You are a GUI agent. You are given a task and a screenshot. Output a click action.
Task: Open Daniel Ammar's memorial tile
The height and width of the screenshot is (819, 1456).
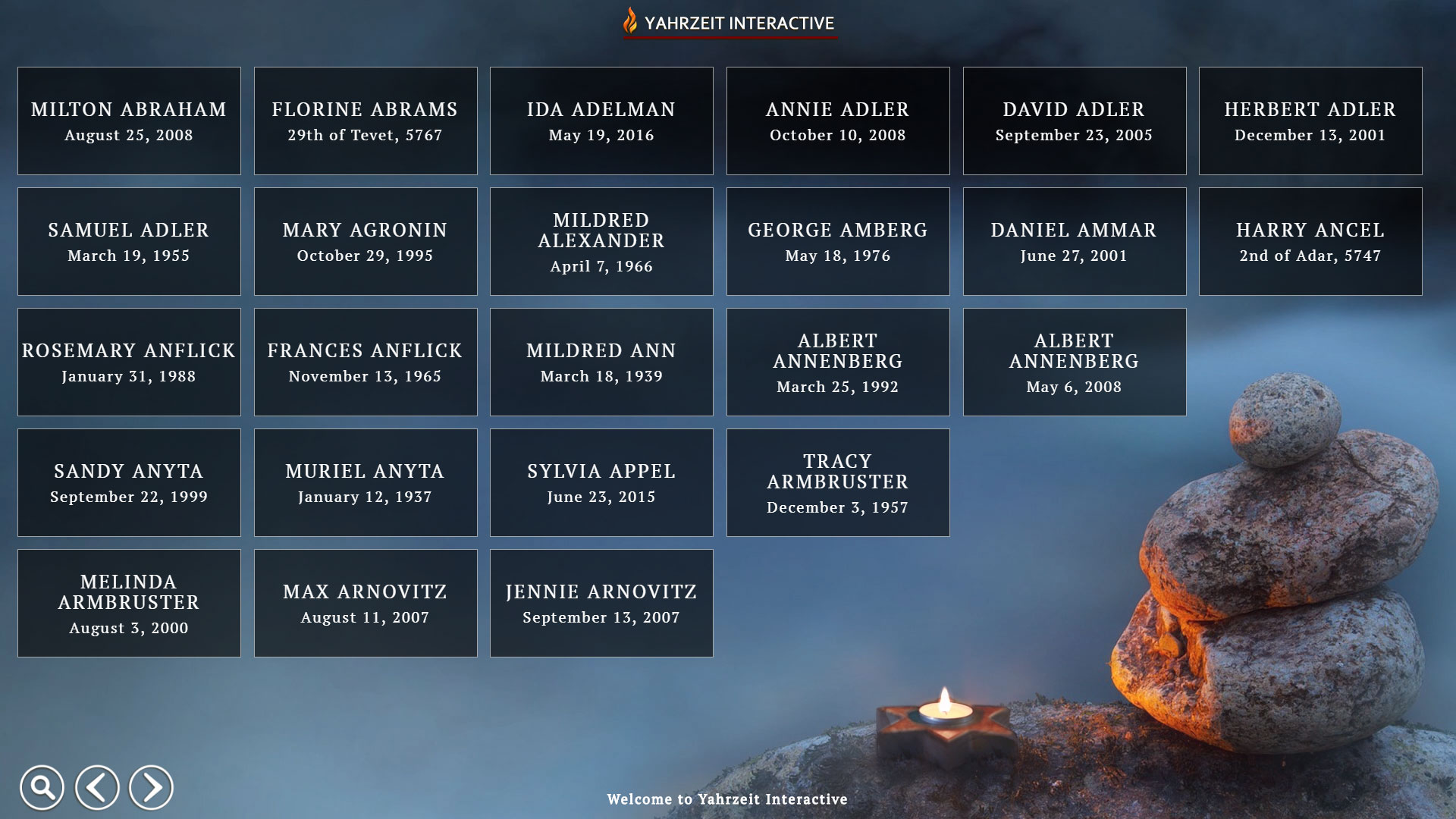pos(1075,242)
